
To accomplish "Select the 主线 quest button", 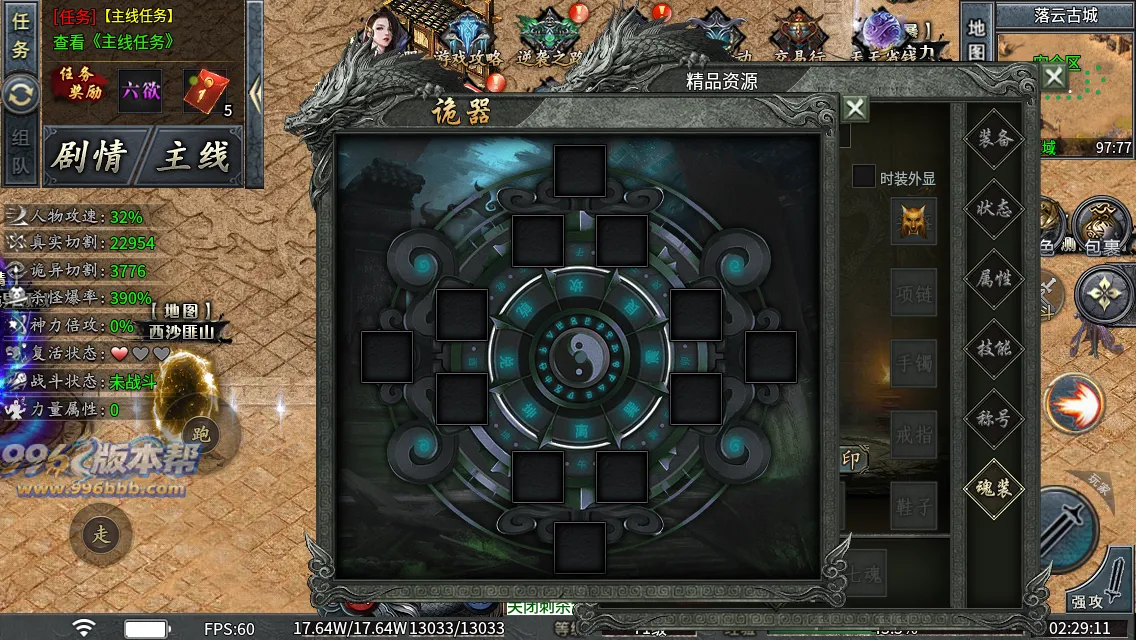I will click(193, 156).
